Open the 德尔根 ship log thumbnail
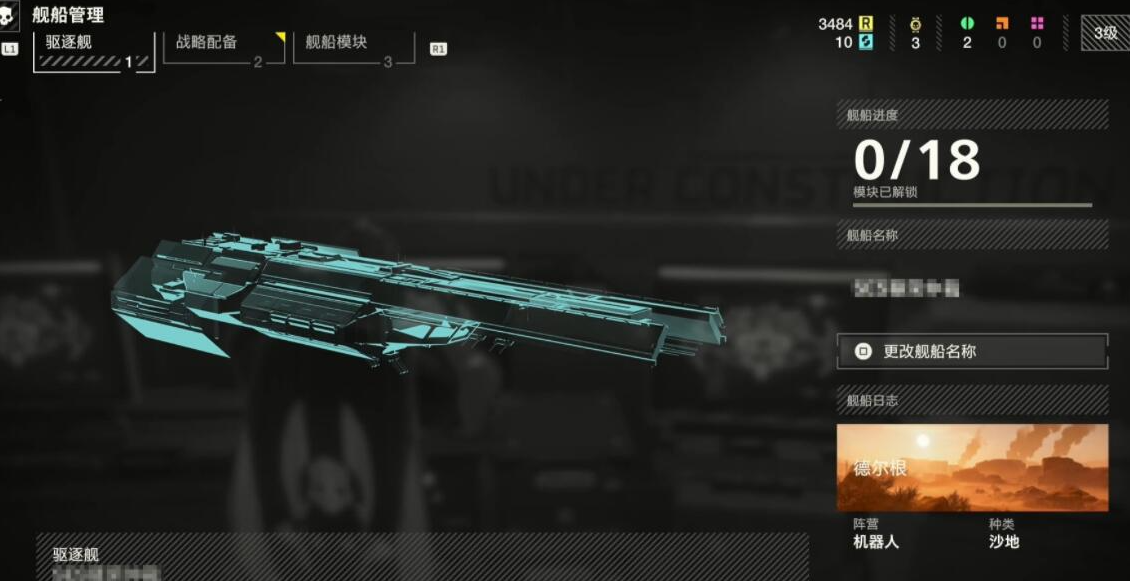1130x581 pixels. pos(972,468)
